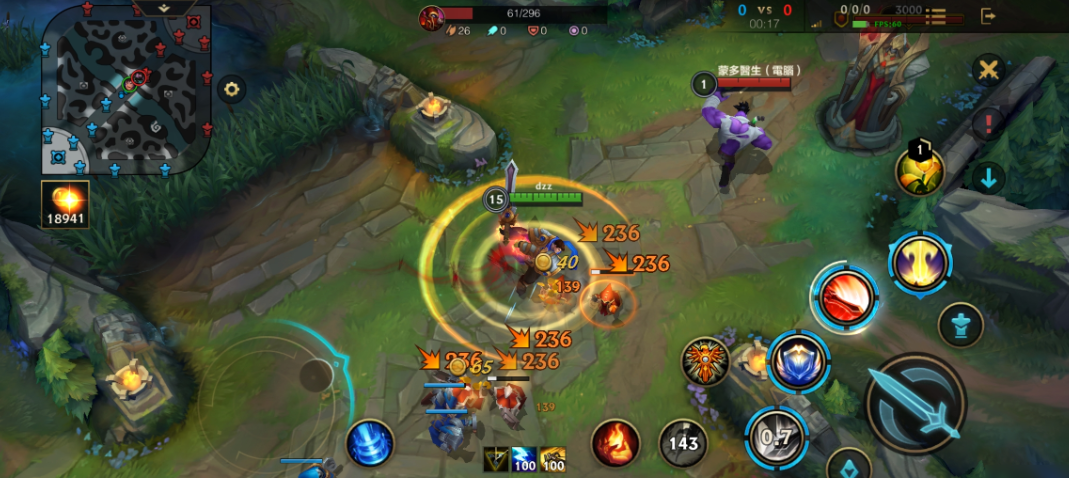Send the crossed swords attack ping
The height and width of the screenshot is (478, 1069).
988,70
